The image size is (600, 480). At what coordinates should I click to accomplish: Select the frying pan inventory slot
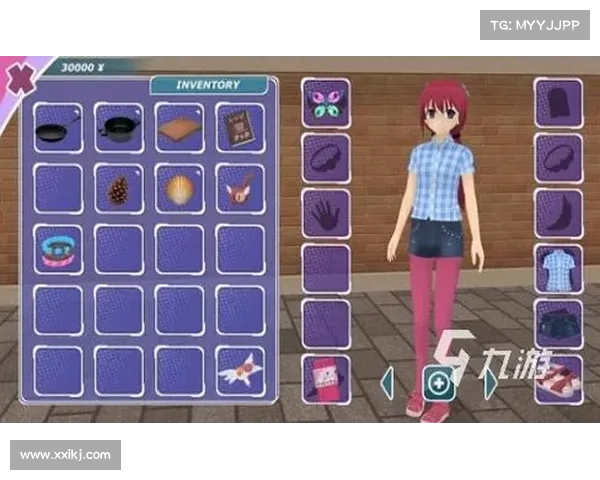[58, 128]
